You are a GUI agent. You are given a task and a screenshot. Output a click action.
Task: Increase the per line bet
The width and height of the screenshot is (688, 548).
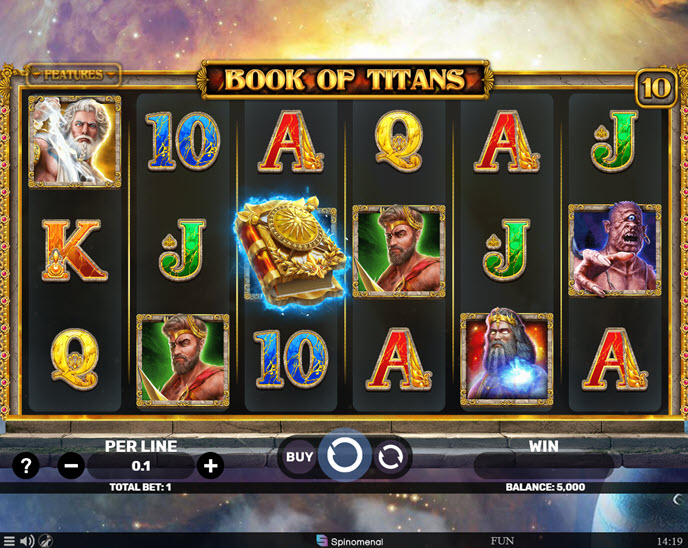[210, 465]
